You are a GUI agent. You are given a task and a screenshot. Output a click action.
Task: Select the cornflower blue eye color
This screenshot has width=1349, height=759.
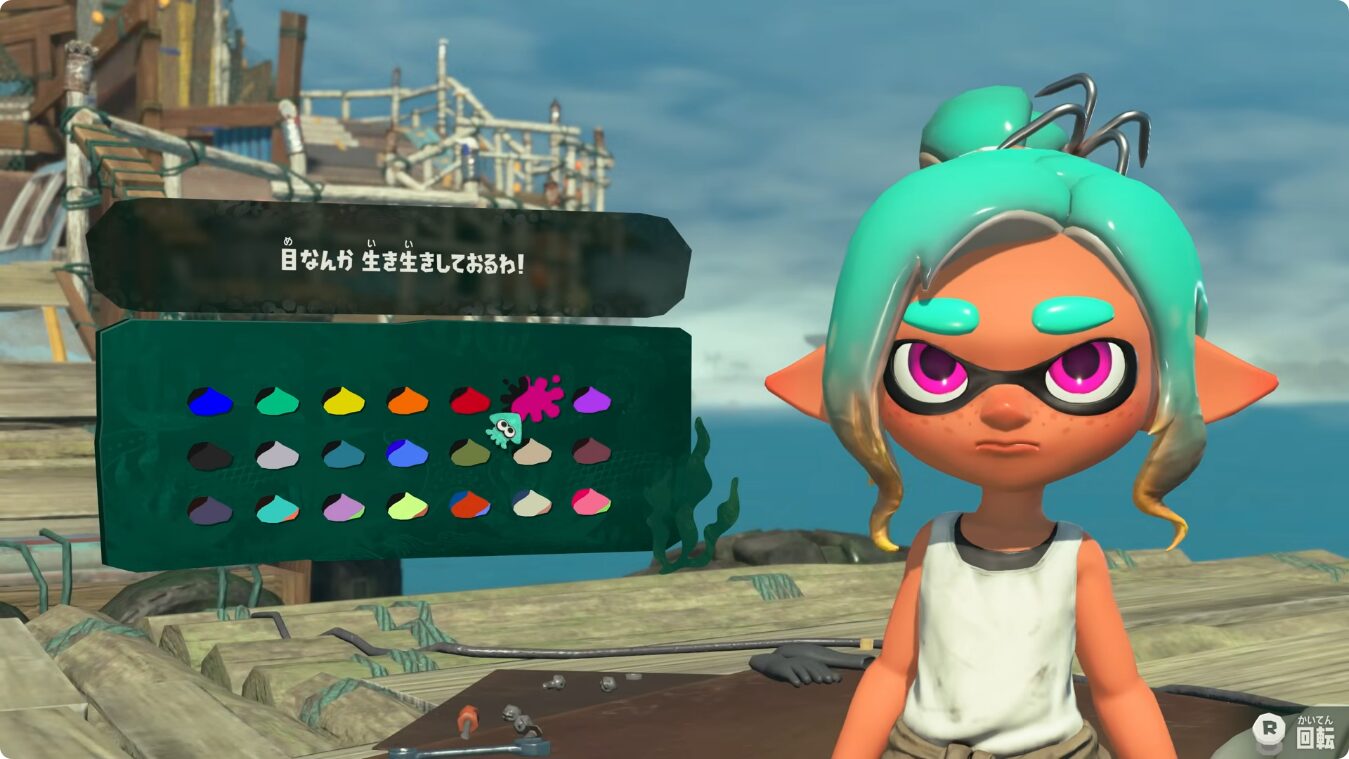pyautogui.click(x=405, y=456)
